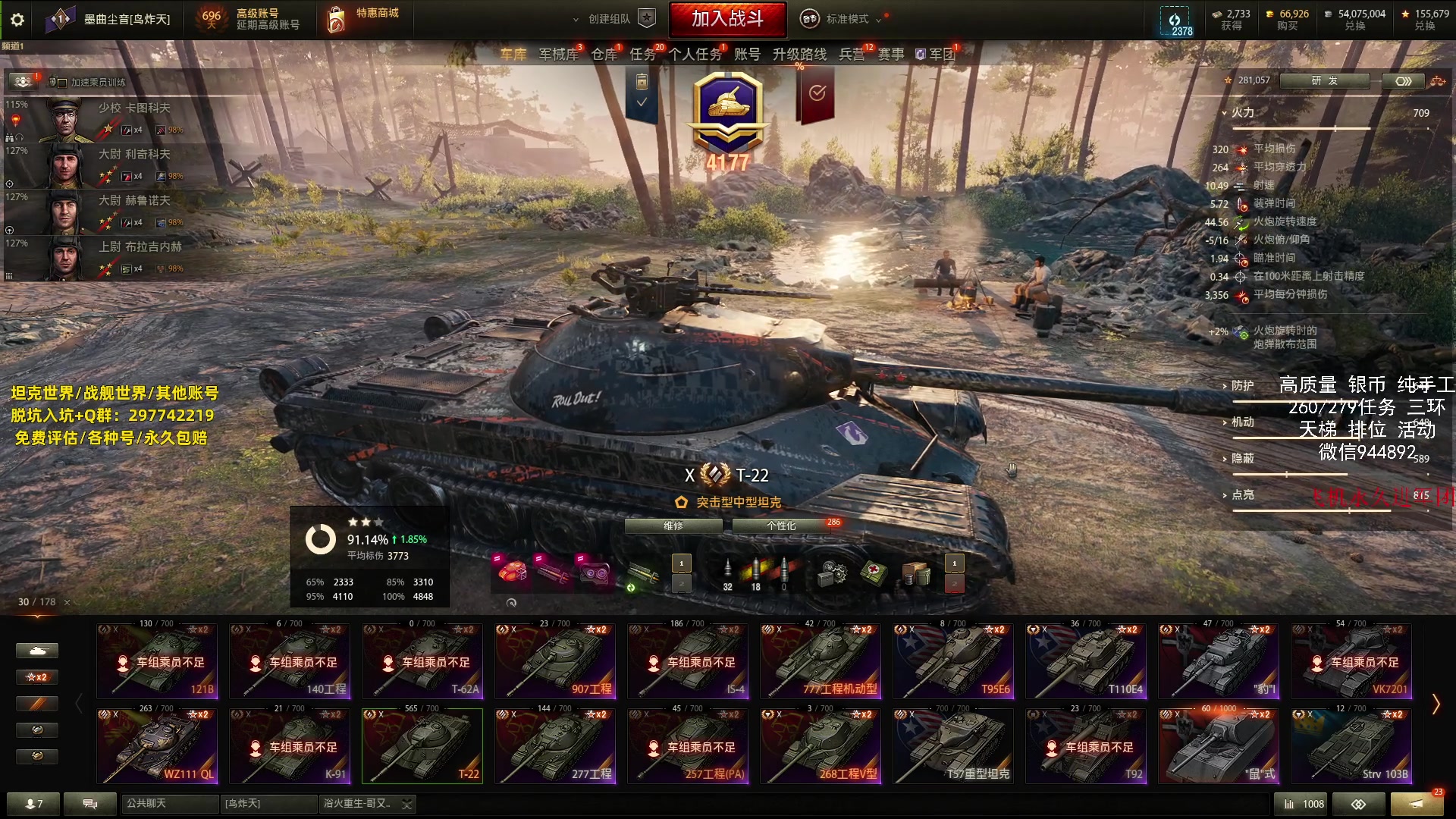The width and height of the screenshot is (1456, 819).
Task: Click the 研发 research button
Action: point(1324,80)
